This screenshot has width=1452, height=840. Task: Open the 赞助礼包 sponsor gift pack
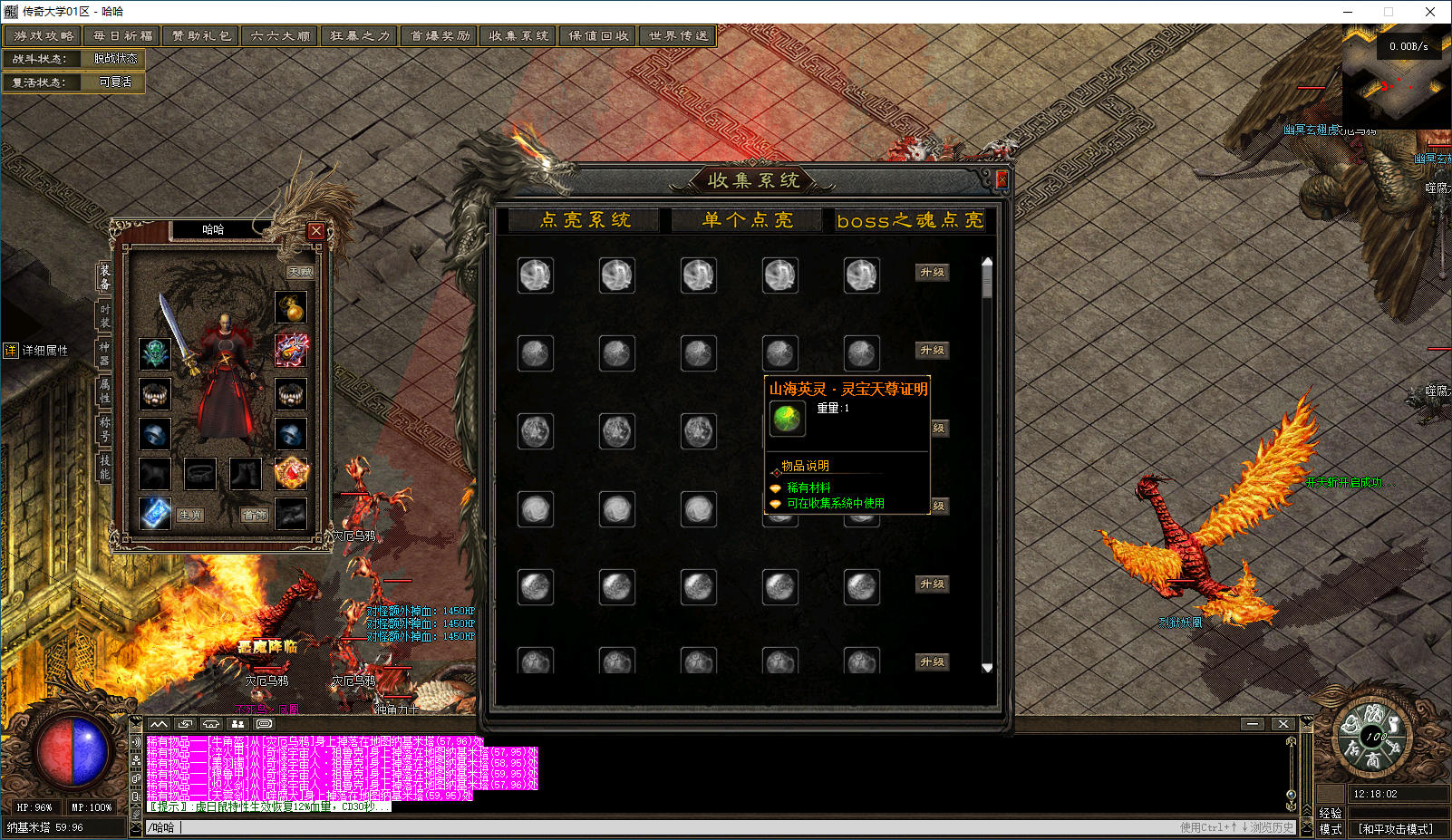tap(201, 36)
